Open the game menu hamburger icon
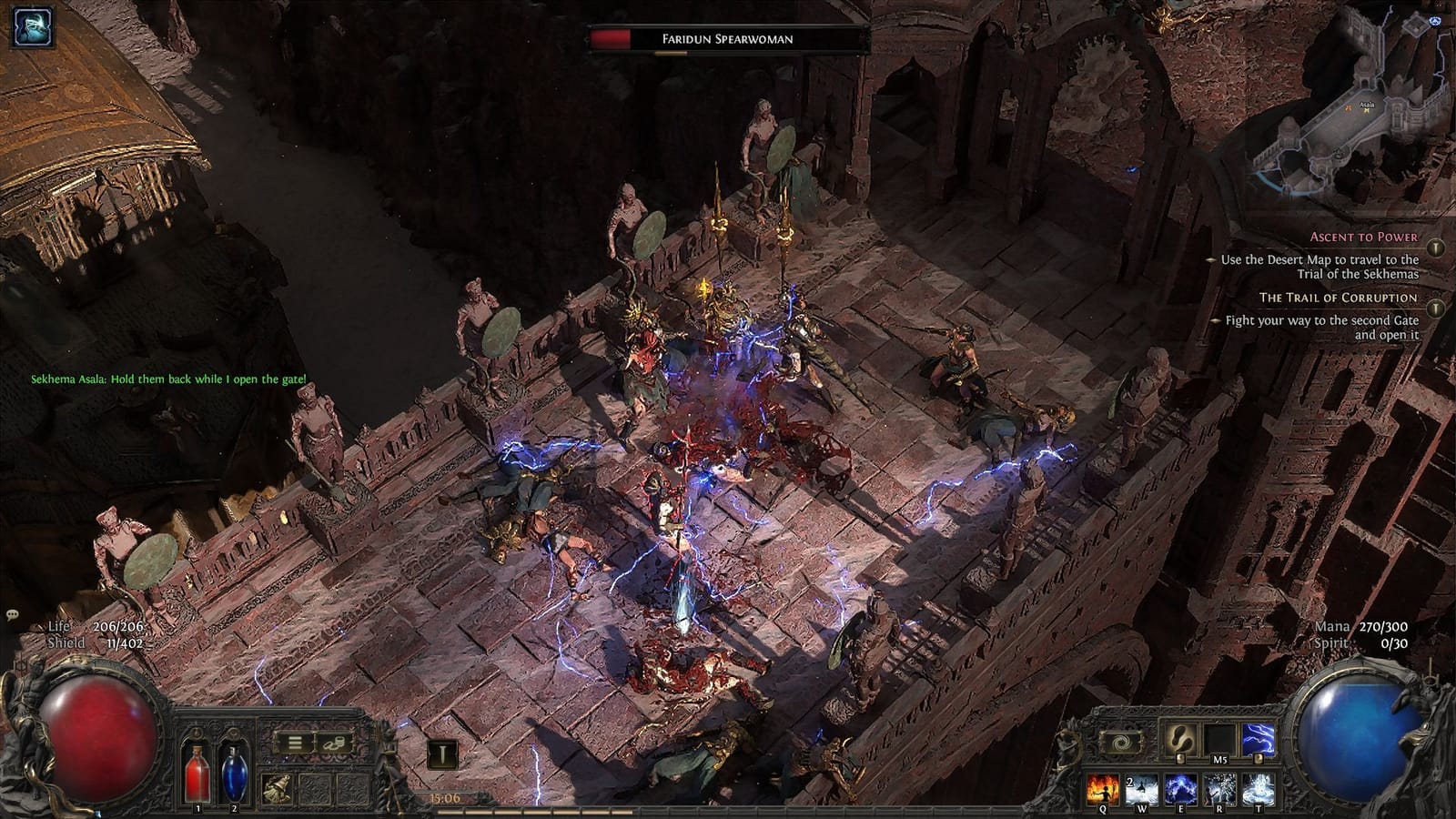1456x819 pixels. [294, 743]
